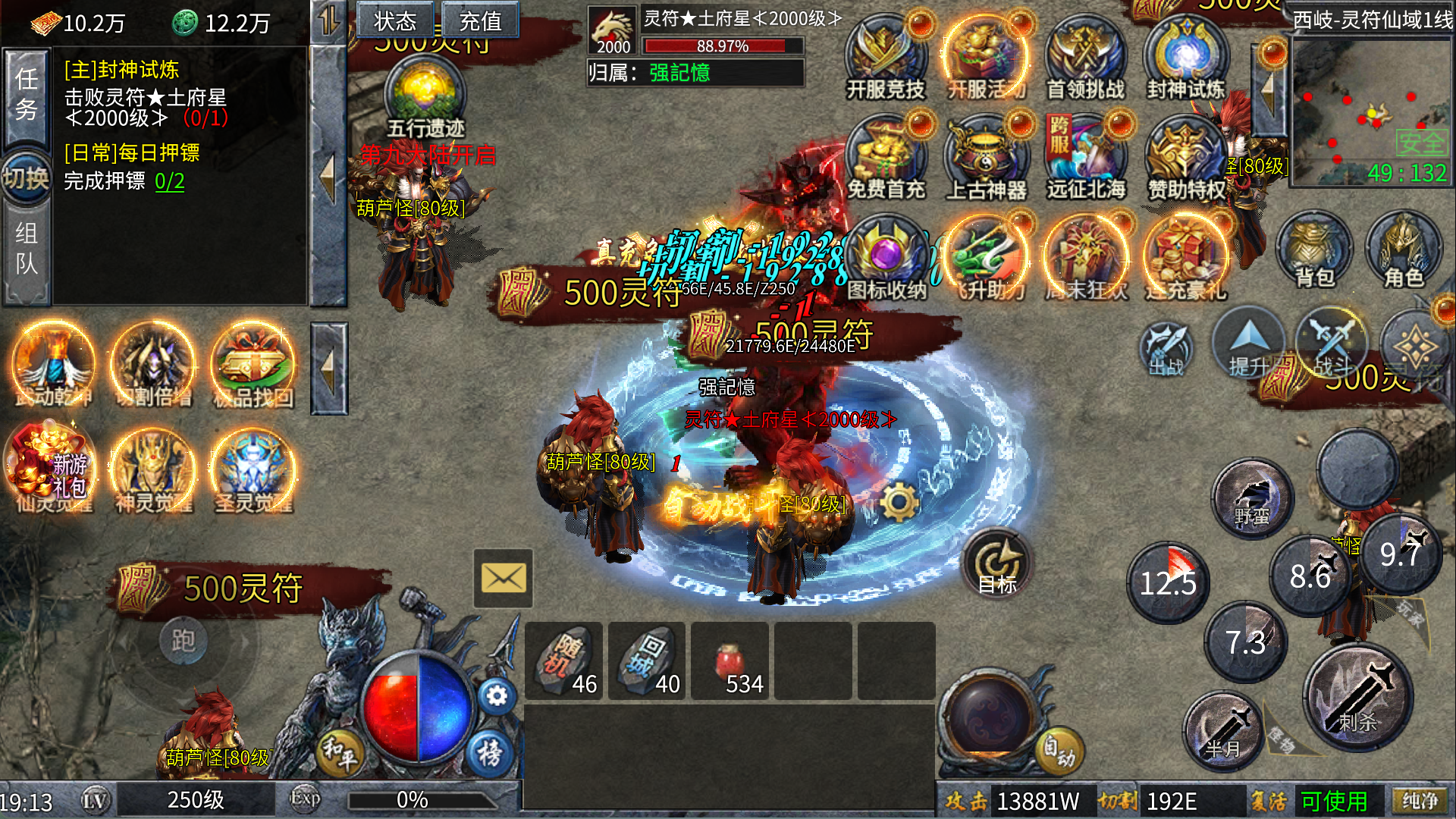Tap the 目标 target button
The width and height of the screenshot is (1456, 819).
click(x=997, y=565)
